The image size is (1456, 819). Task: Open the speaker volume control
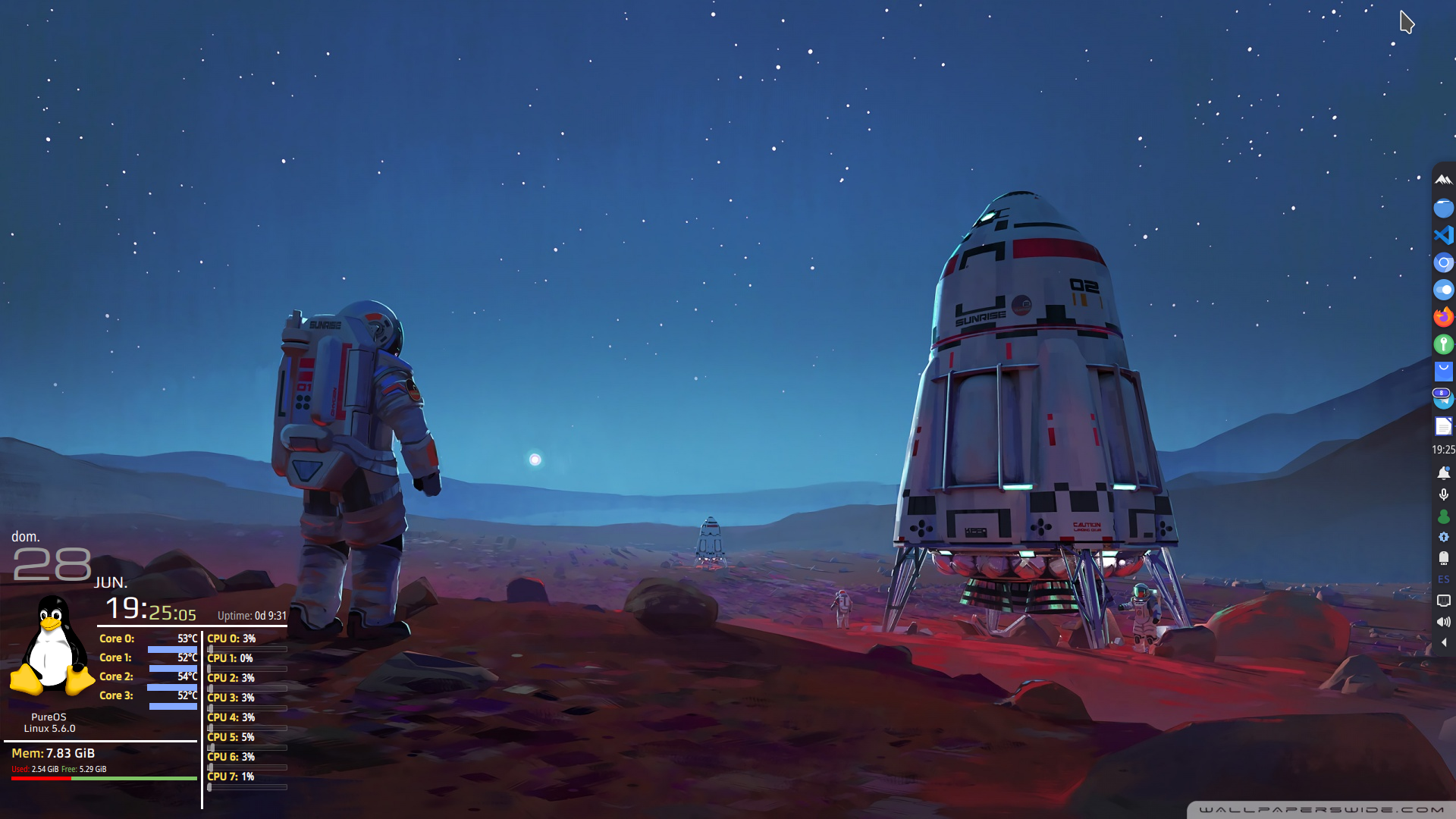(1443, 622)
